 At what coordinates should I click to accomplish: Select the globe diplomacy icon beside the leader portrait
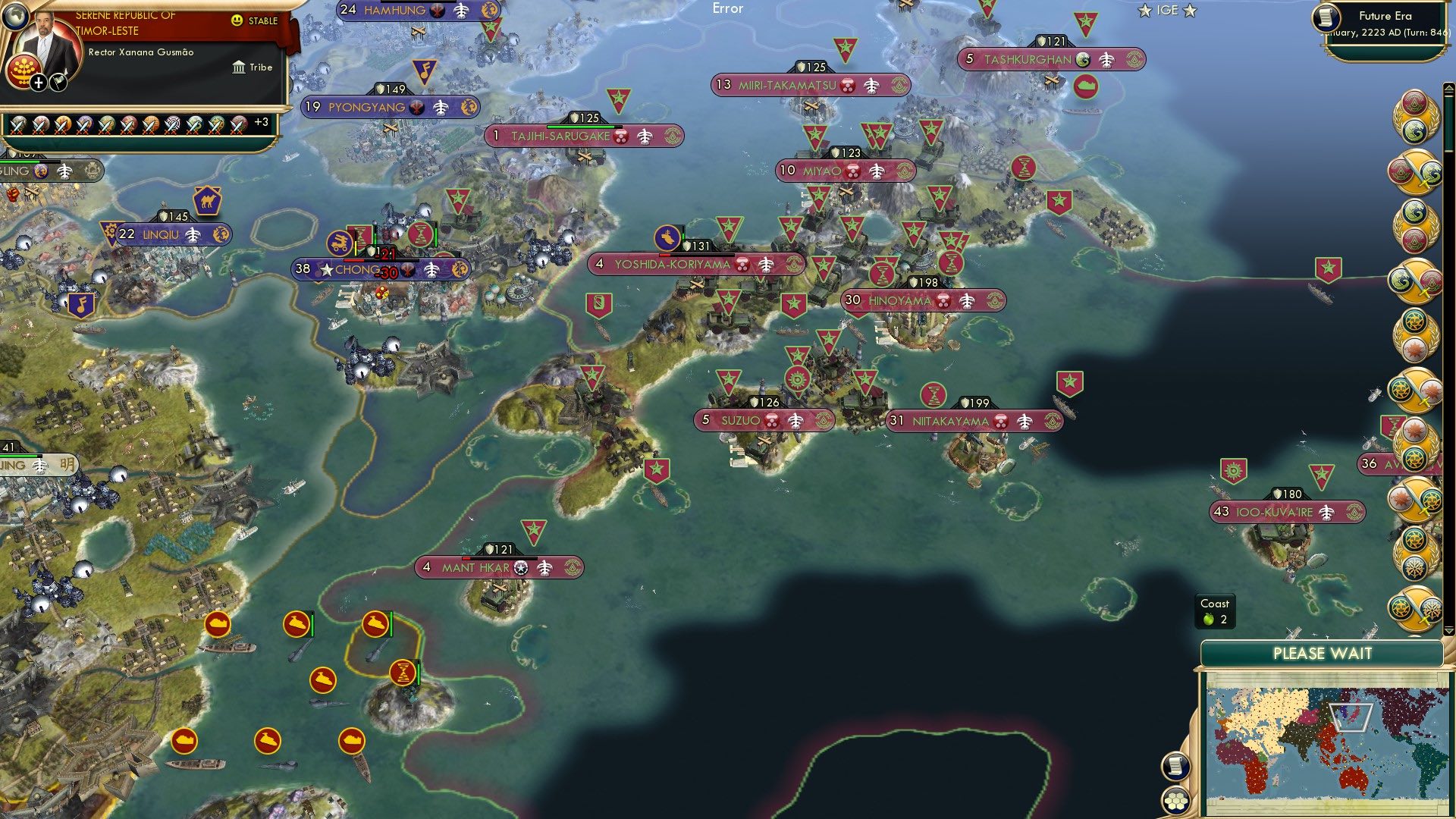click(17, 17)
